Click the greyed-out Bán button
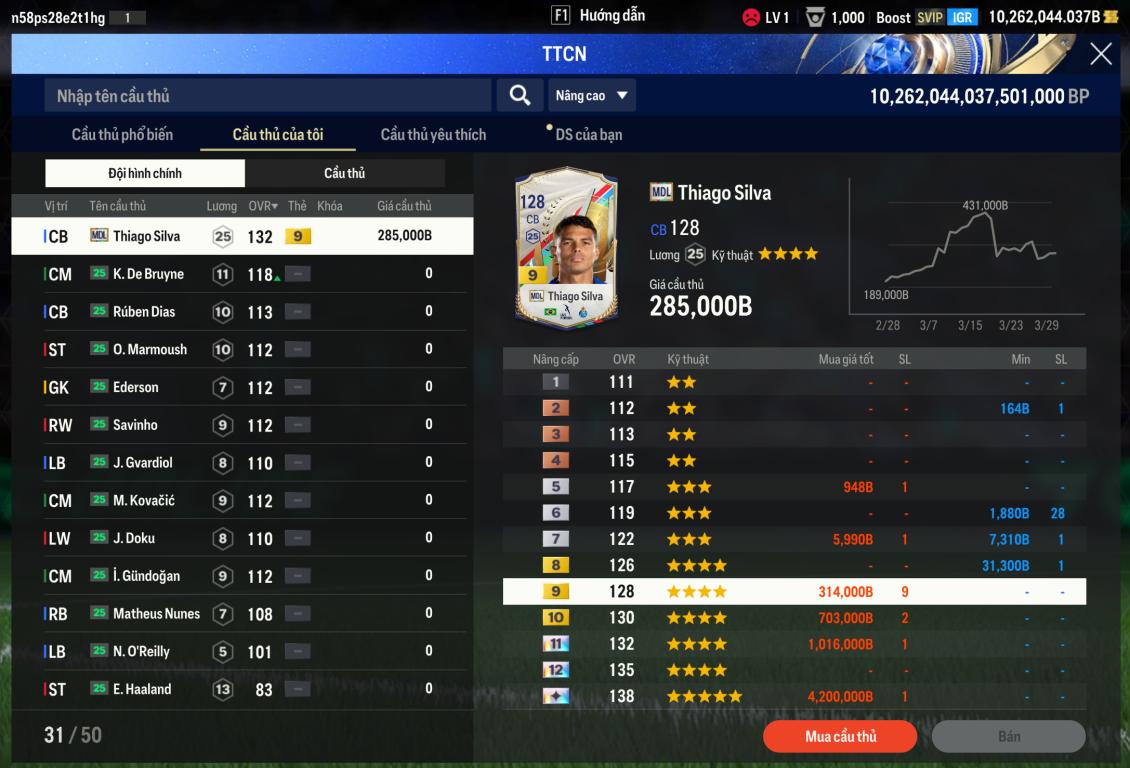 (x=1008, y=737)
